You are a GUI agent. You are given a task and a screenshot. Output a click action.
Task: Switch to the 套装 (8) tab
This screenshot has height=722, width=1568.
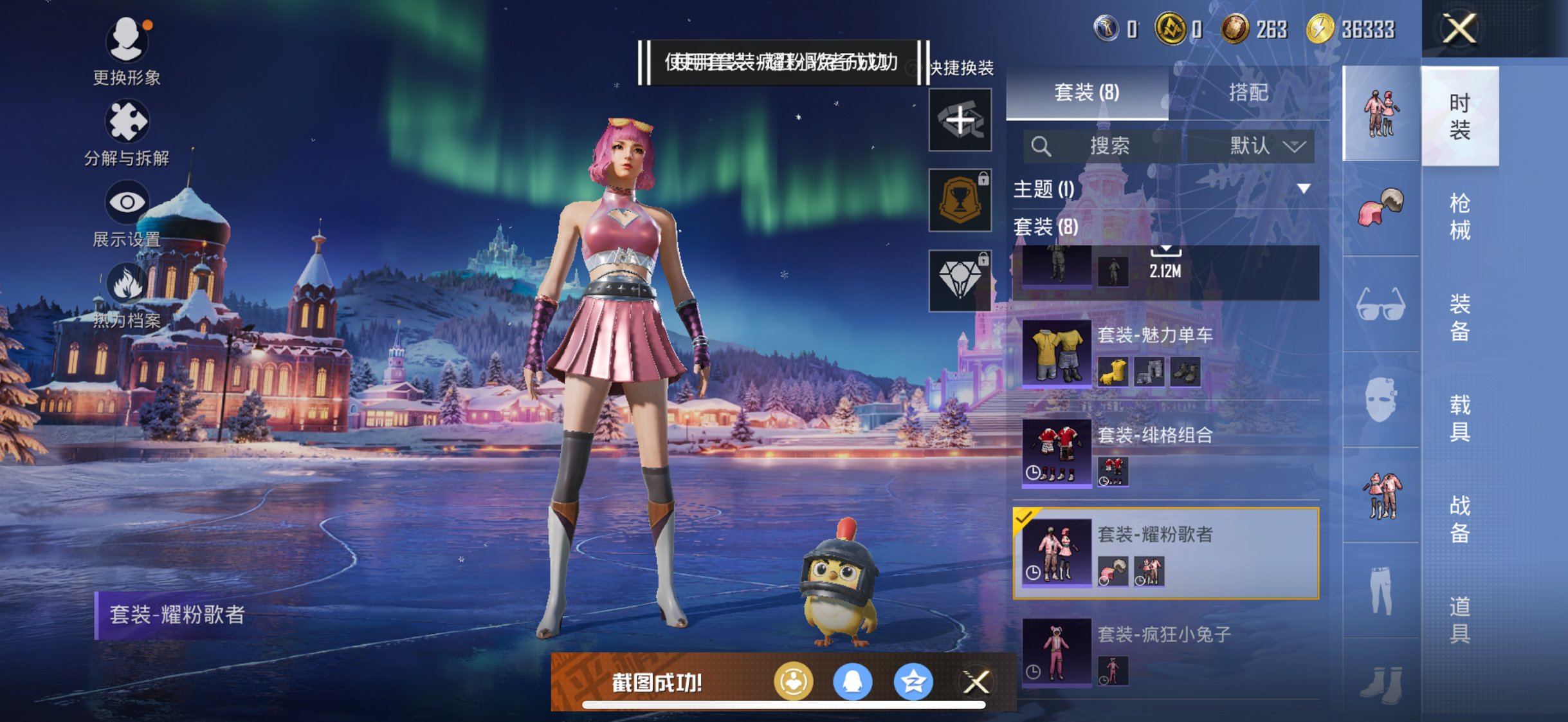[1087, 93]
